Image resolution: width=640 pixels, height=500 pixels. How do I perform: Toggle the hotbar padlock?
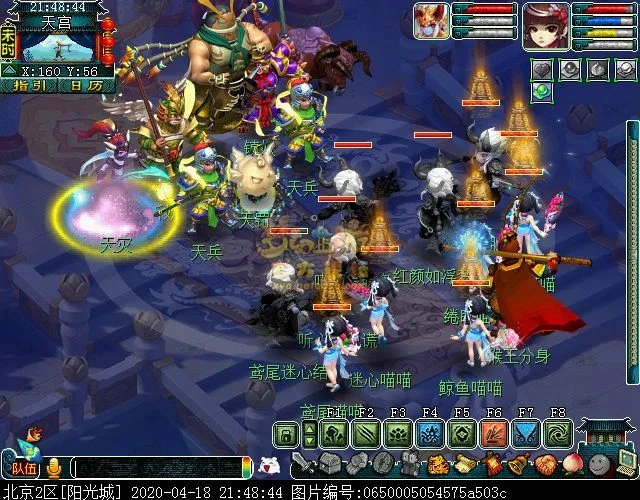(287, 434)
